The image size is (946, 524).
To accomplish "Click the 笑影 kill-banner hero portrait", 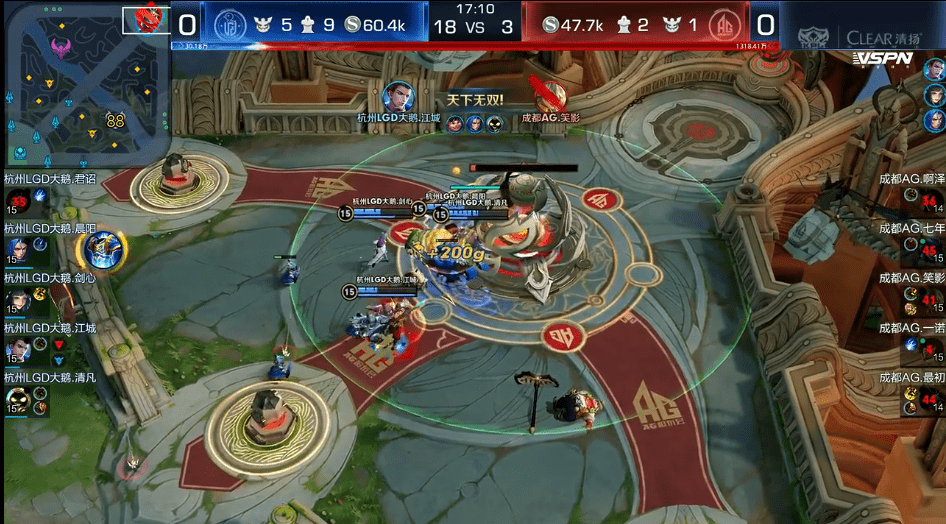I will click(549, 97).
